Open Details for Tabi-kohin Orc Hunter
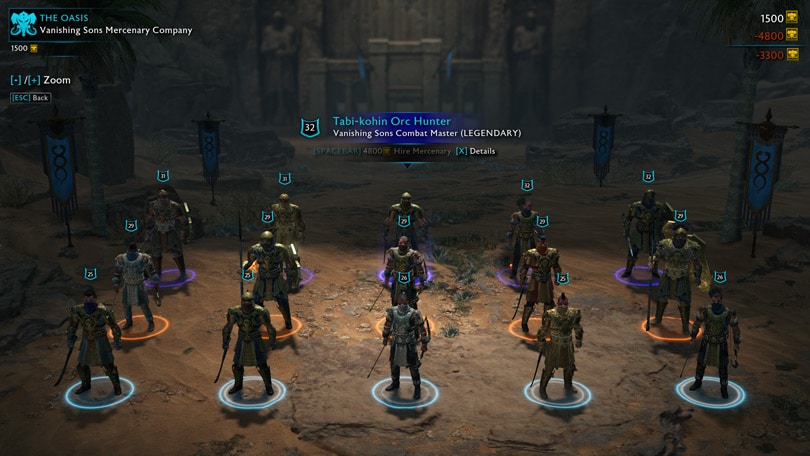This screenshot has height=456, width=810. pos(475,151)
